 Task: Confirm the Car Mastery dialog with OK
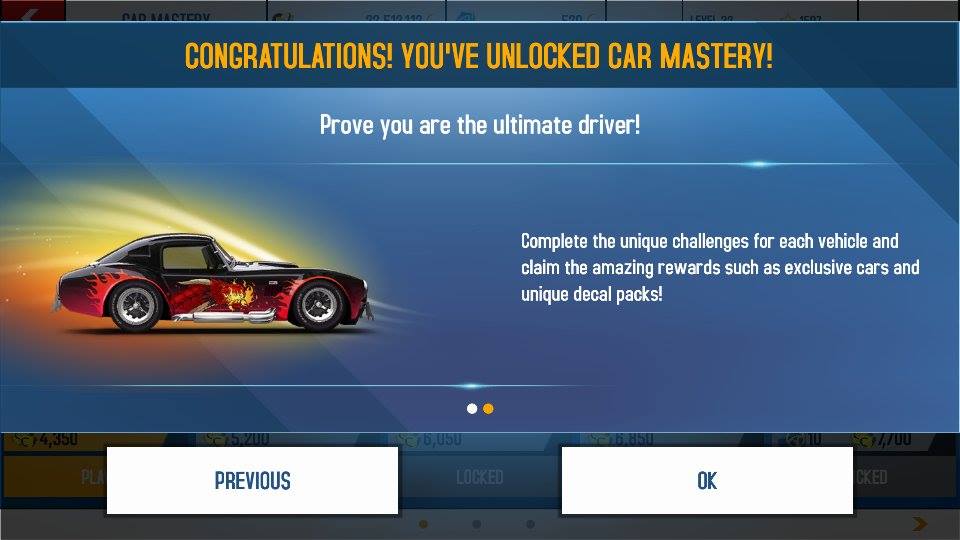coord(707,481)
